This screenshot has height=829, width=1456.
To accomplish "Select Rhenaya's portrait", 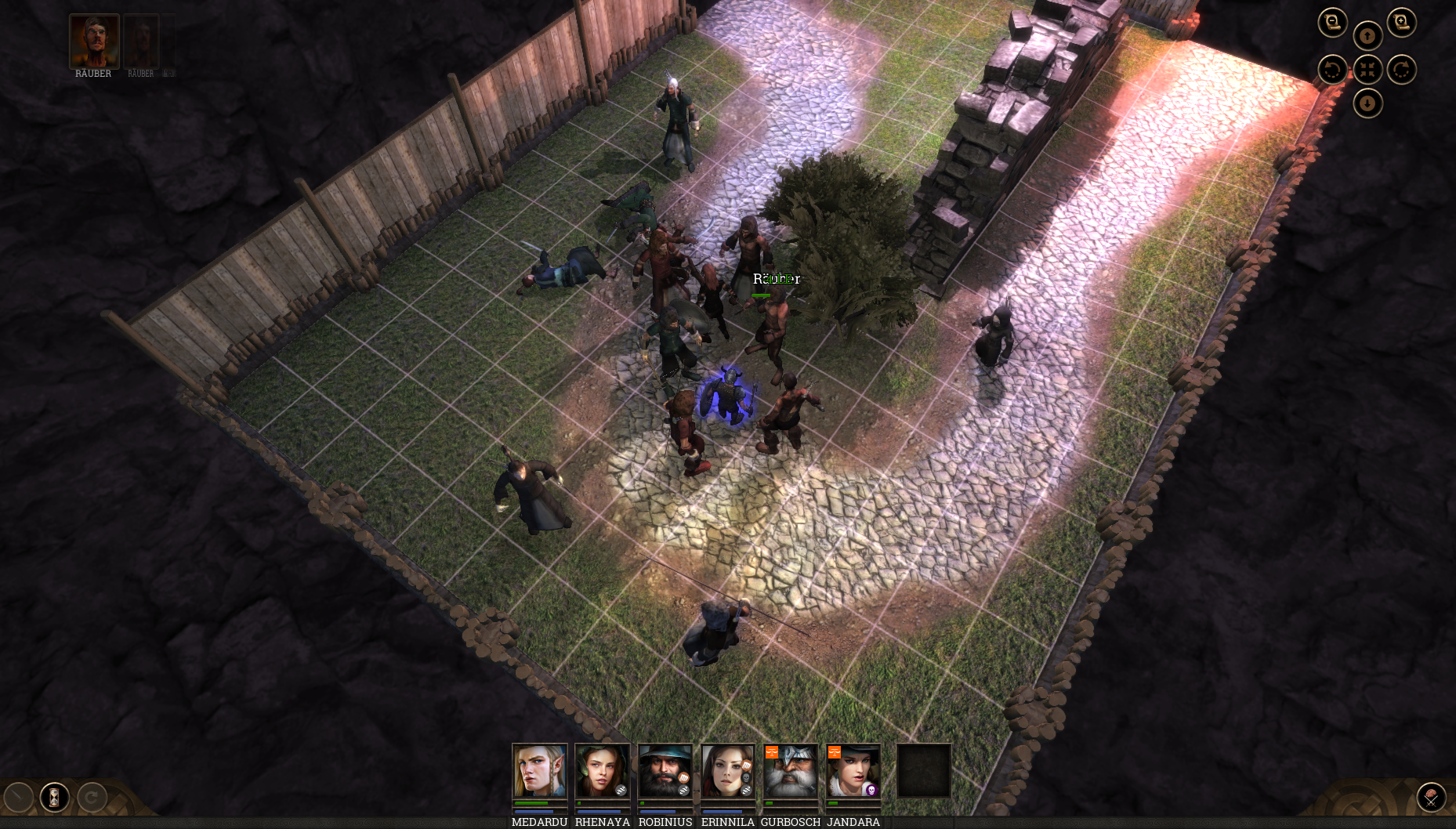I will click(602, 771).
